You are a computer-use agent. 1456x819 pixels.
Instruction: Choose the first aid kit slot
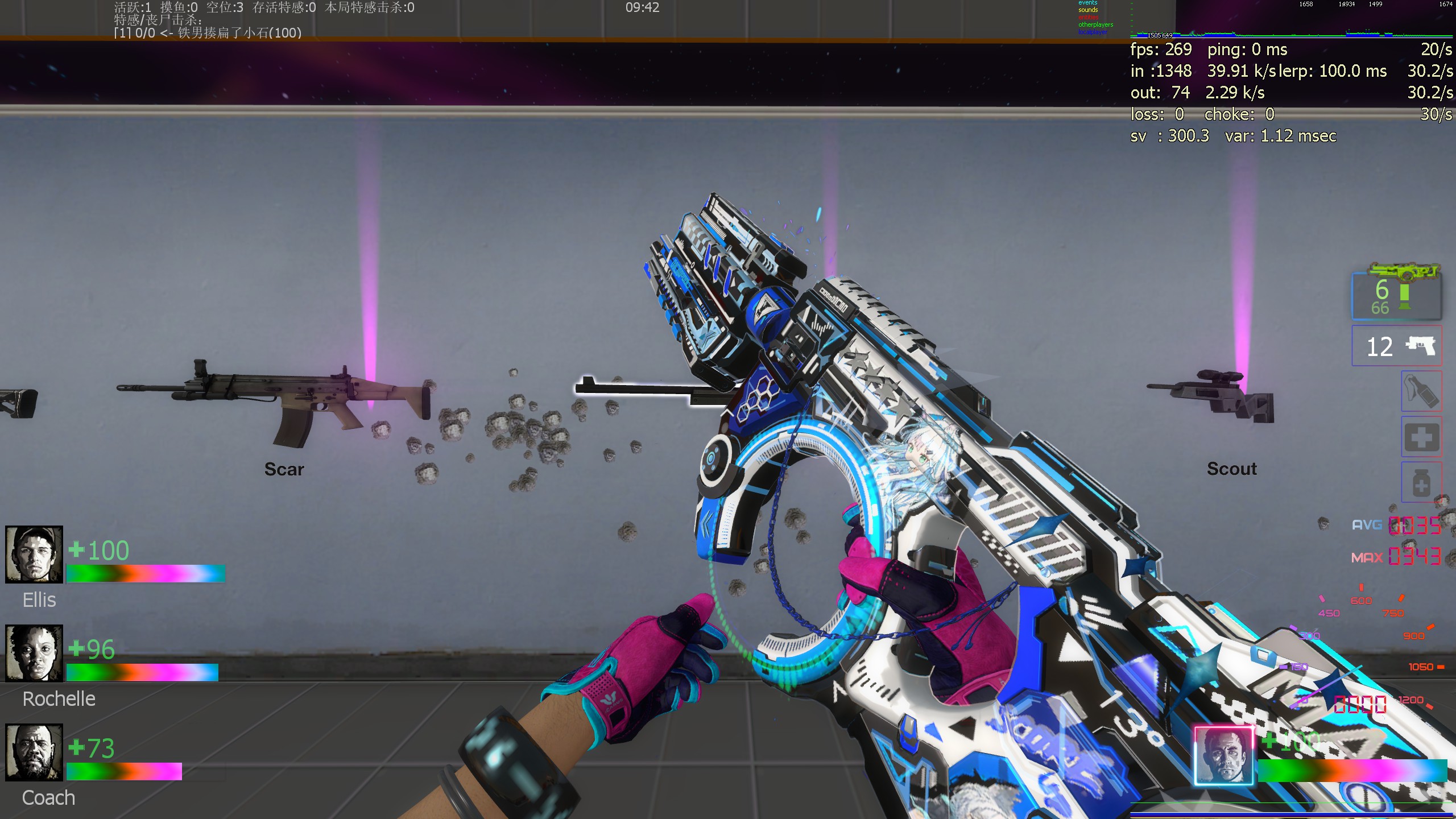[1421, 437]
